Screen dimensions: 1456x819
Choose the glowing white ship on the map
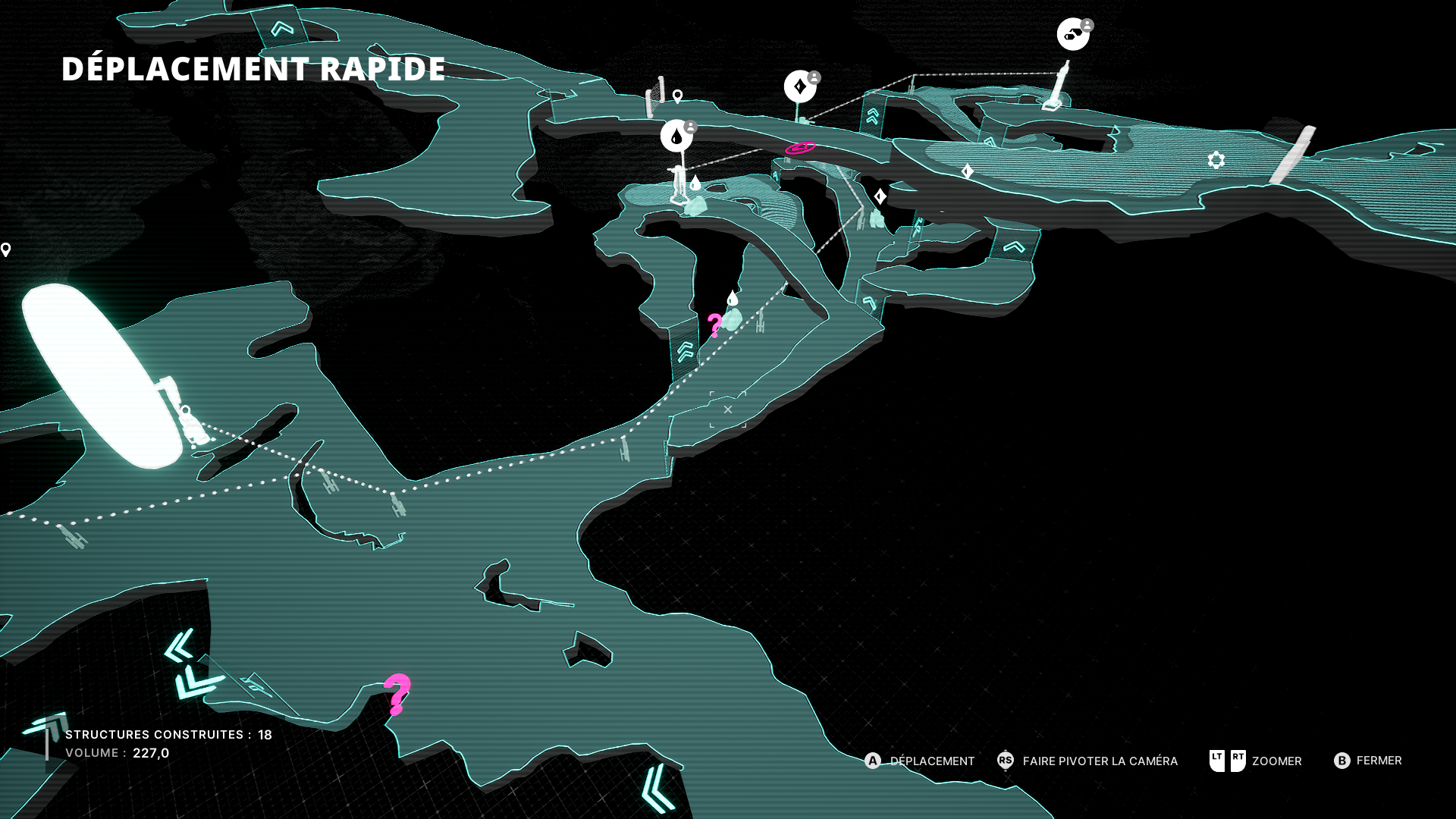102,375
